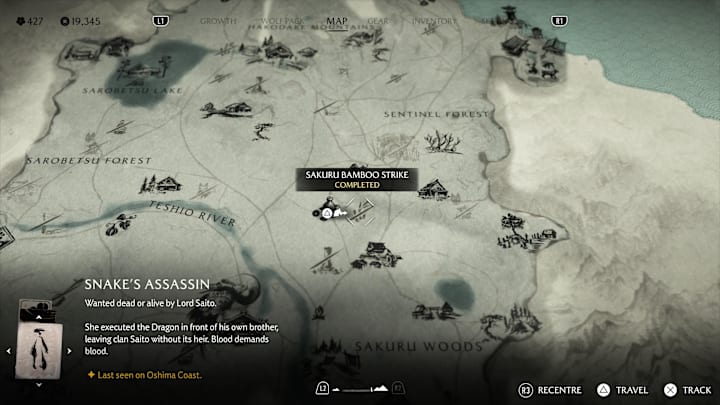The width and height of the screenshot is (720, 405).
Task: Select the Map tab
Action: 337,20
